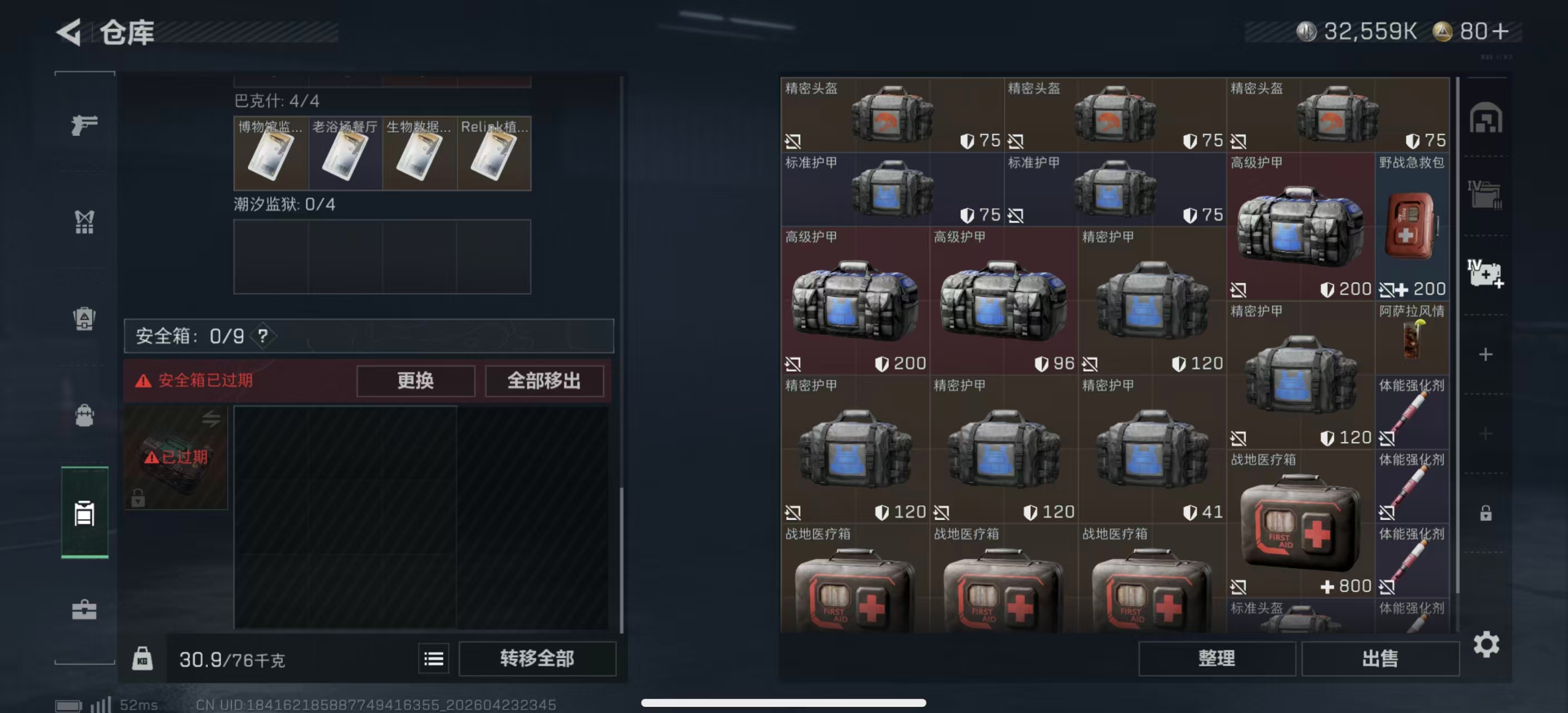
Task: Open the IV medkit plus storage icon
Action: click(x=1486, y=274)
